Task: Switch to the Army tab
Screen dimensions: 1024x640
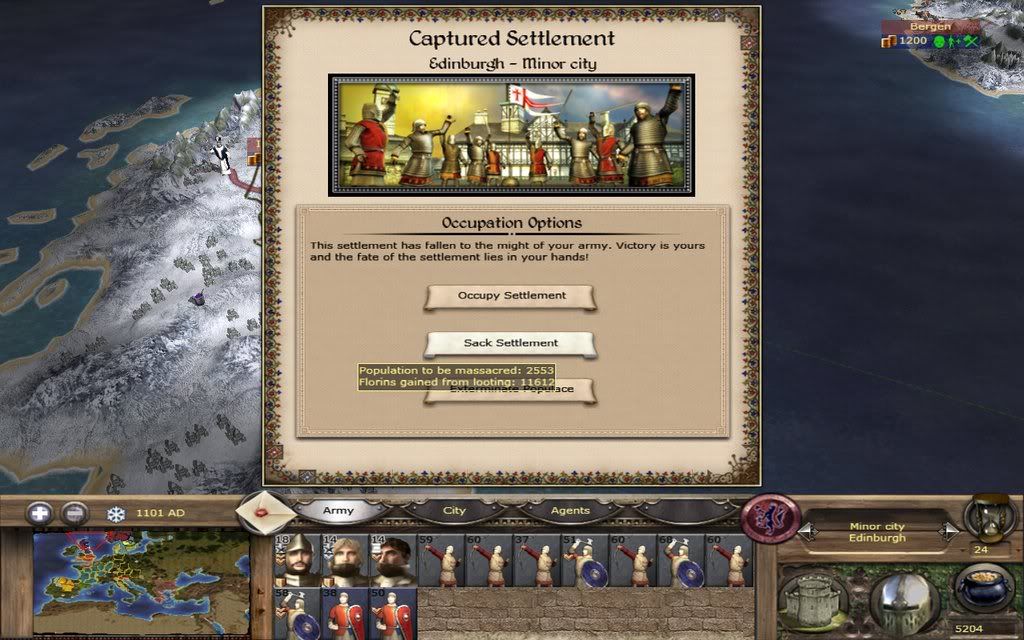Action: coord(338,510)
